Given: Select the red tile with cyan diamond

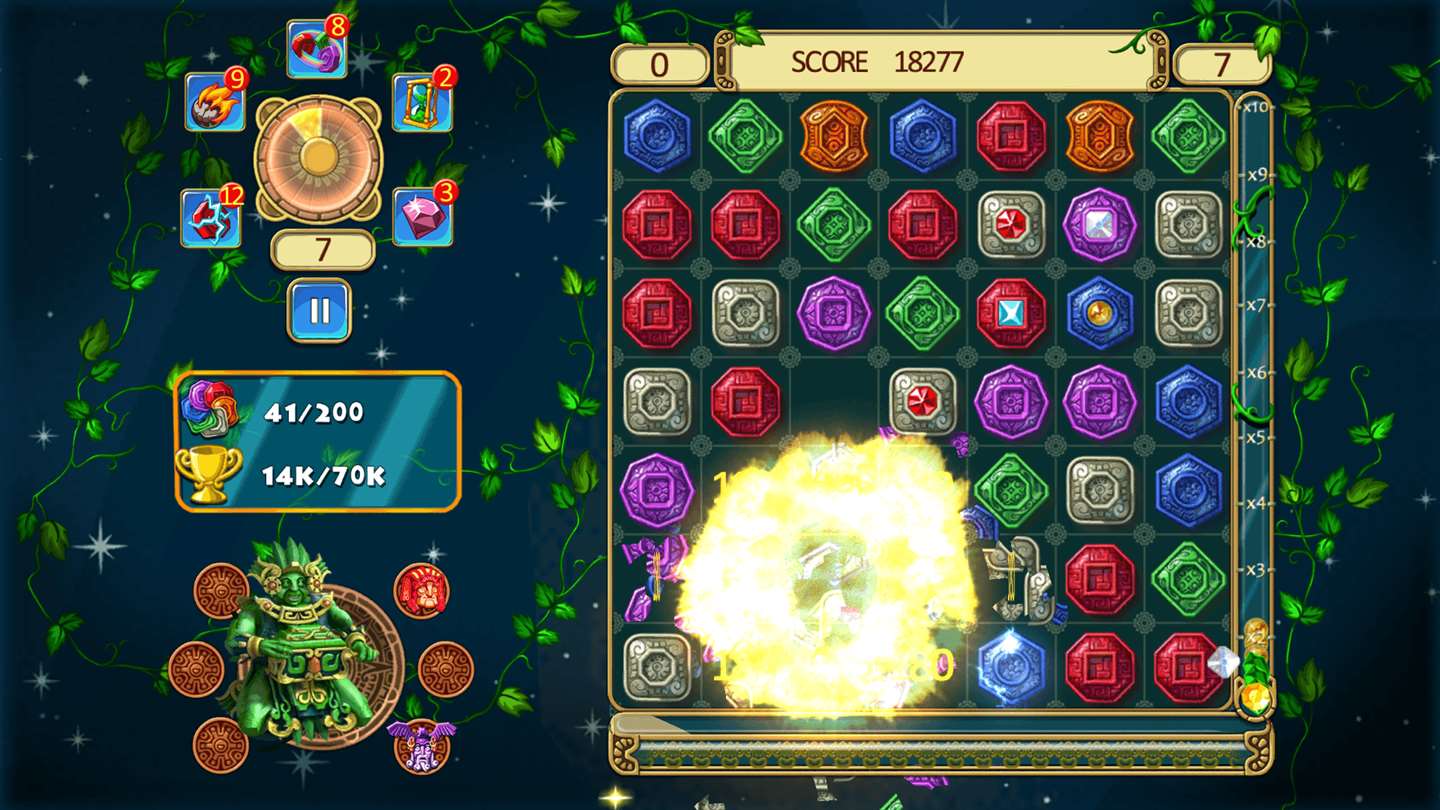Looking at the screenshot, I should tap(1011, 313).
